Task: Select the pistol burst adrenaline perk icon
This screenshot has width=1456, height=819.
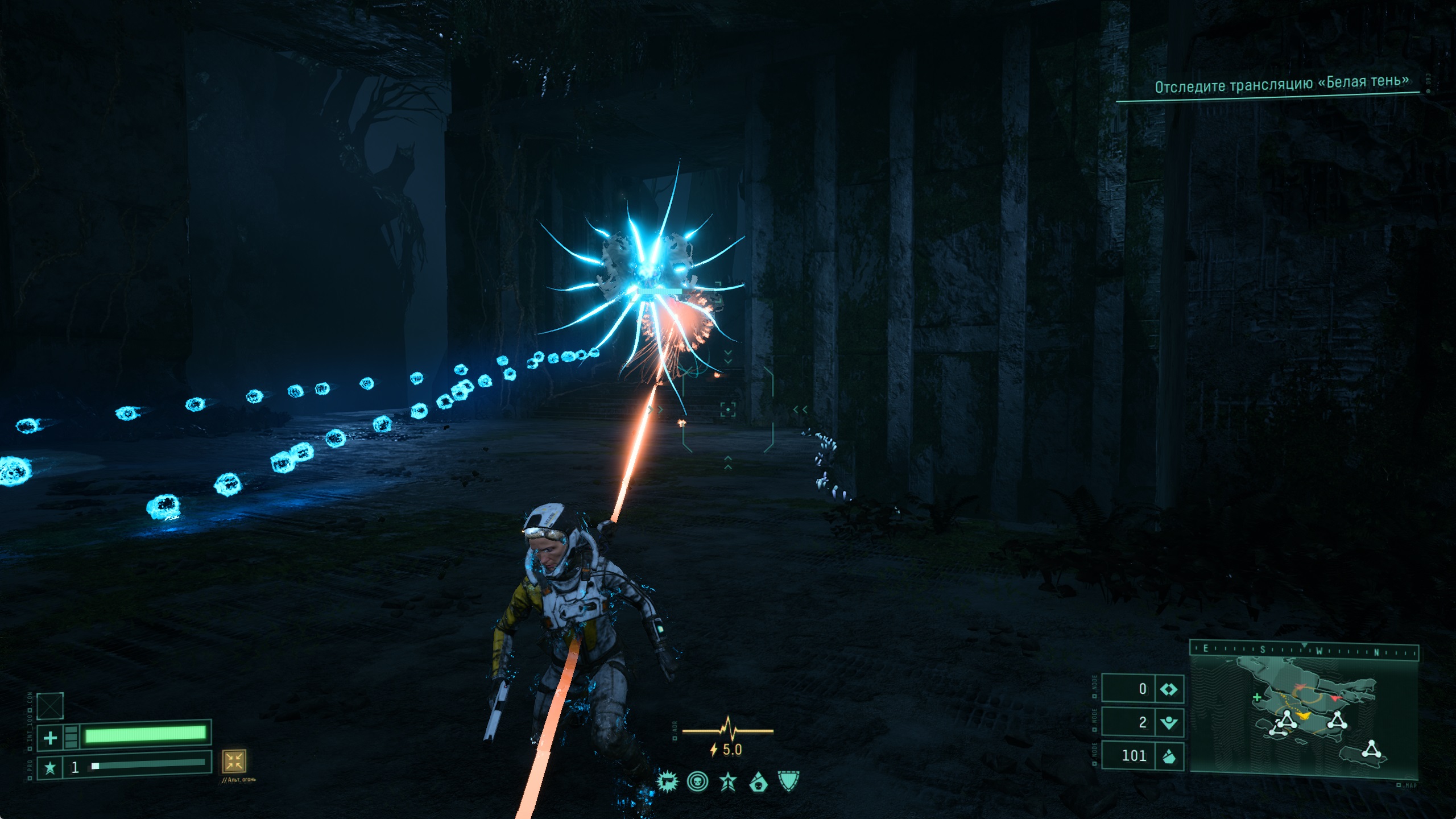Action: click(667, 782)
